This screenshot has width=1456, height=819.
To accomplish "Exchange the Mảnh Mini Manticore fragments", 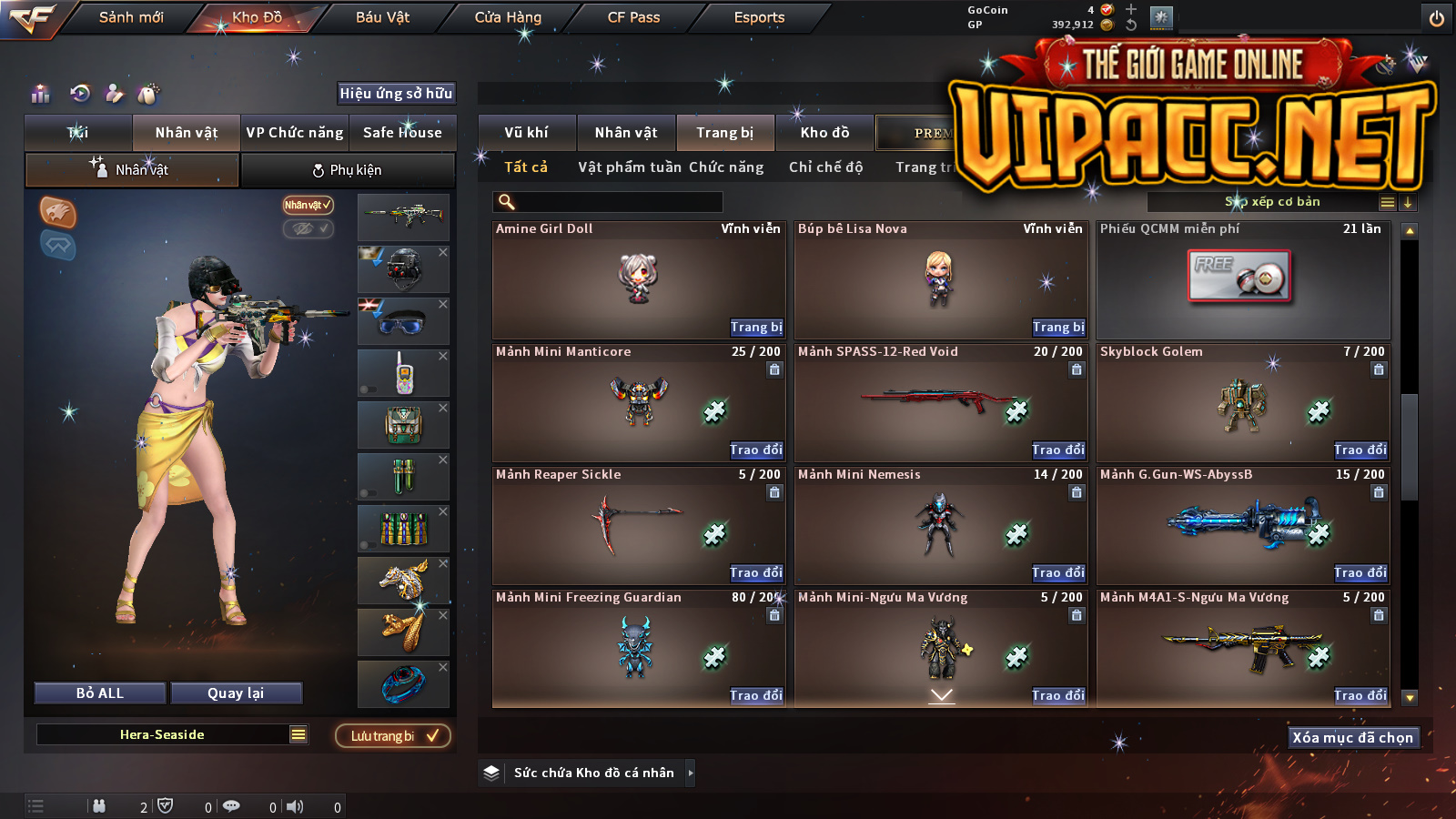I will 755,450.
